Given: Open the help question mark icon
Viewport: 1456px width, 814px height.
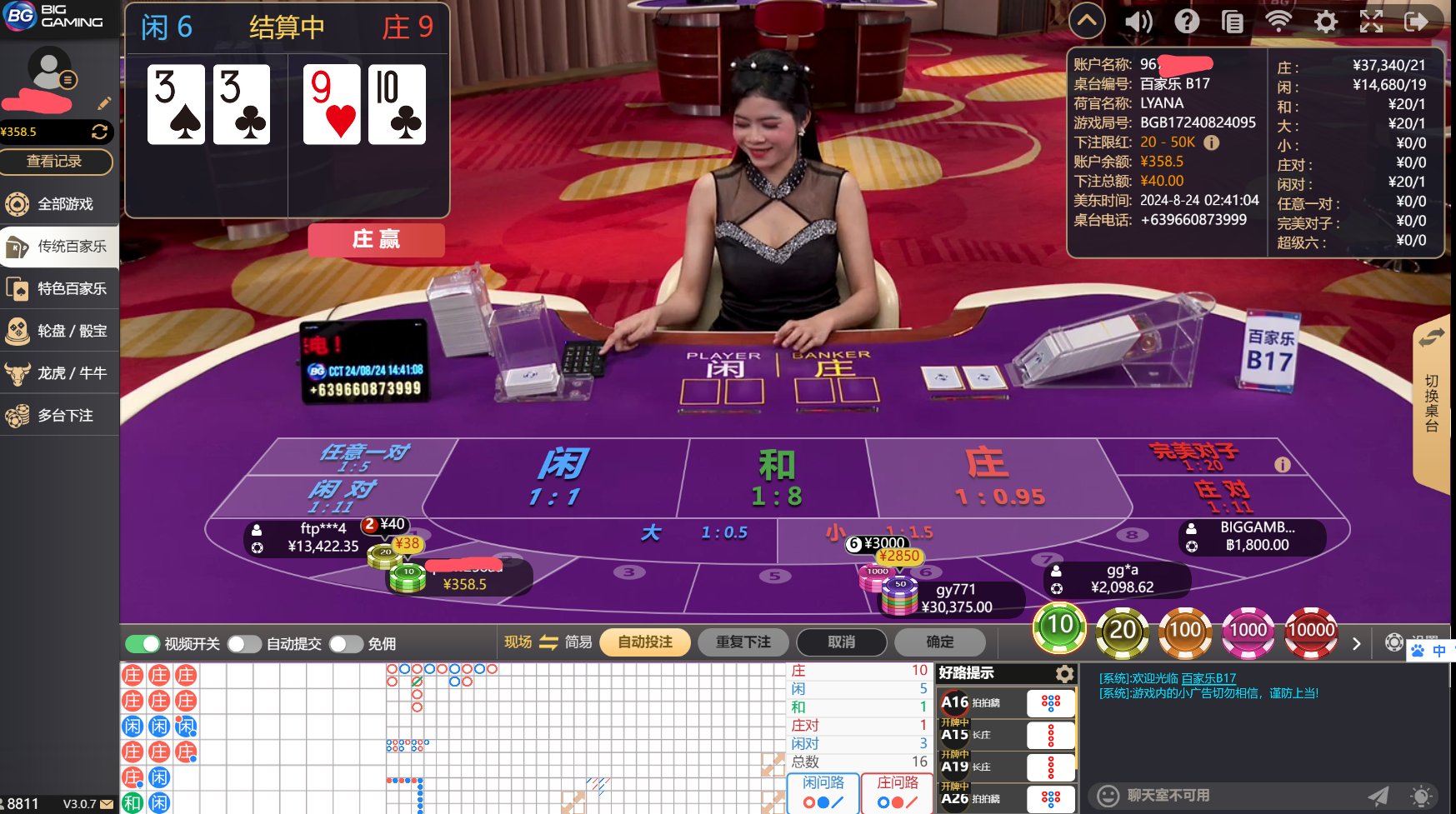Looking at the screenshot, I should (x=1187, y=21).
